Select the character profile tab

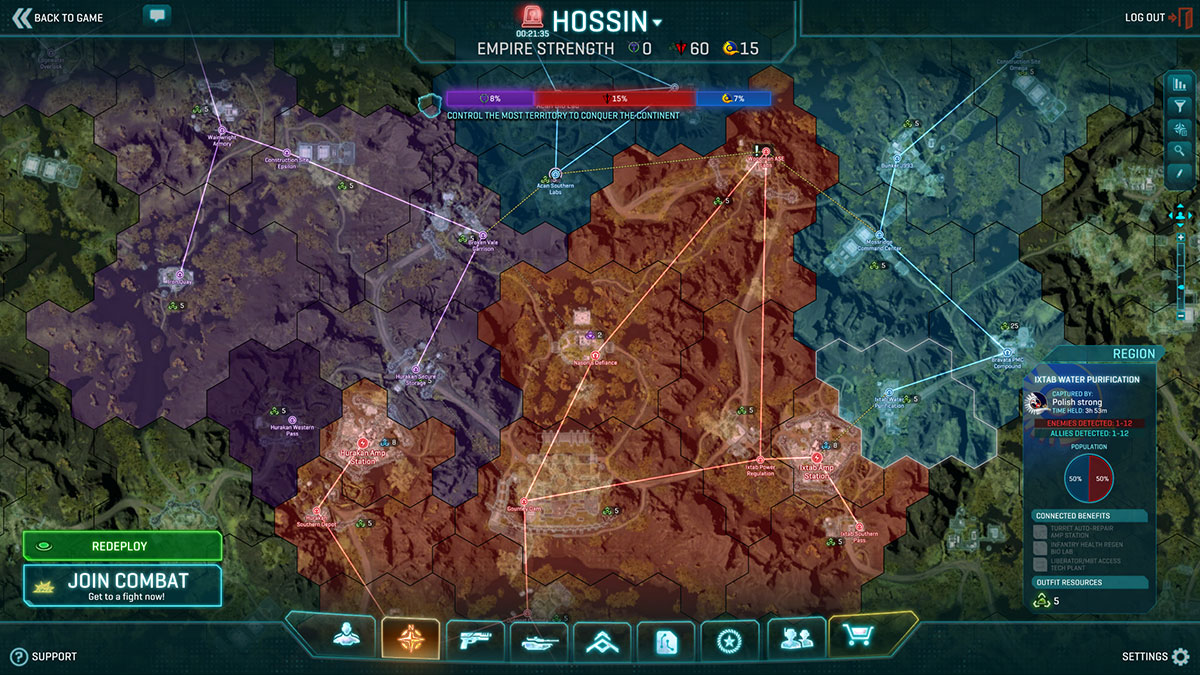click(345, 636)
